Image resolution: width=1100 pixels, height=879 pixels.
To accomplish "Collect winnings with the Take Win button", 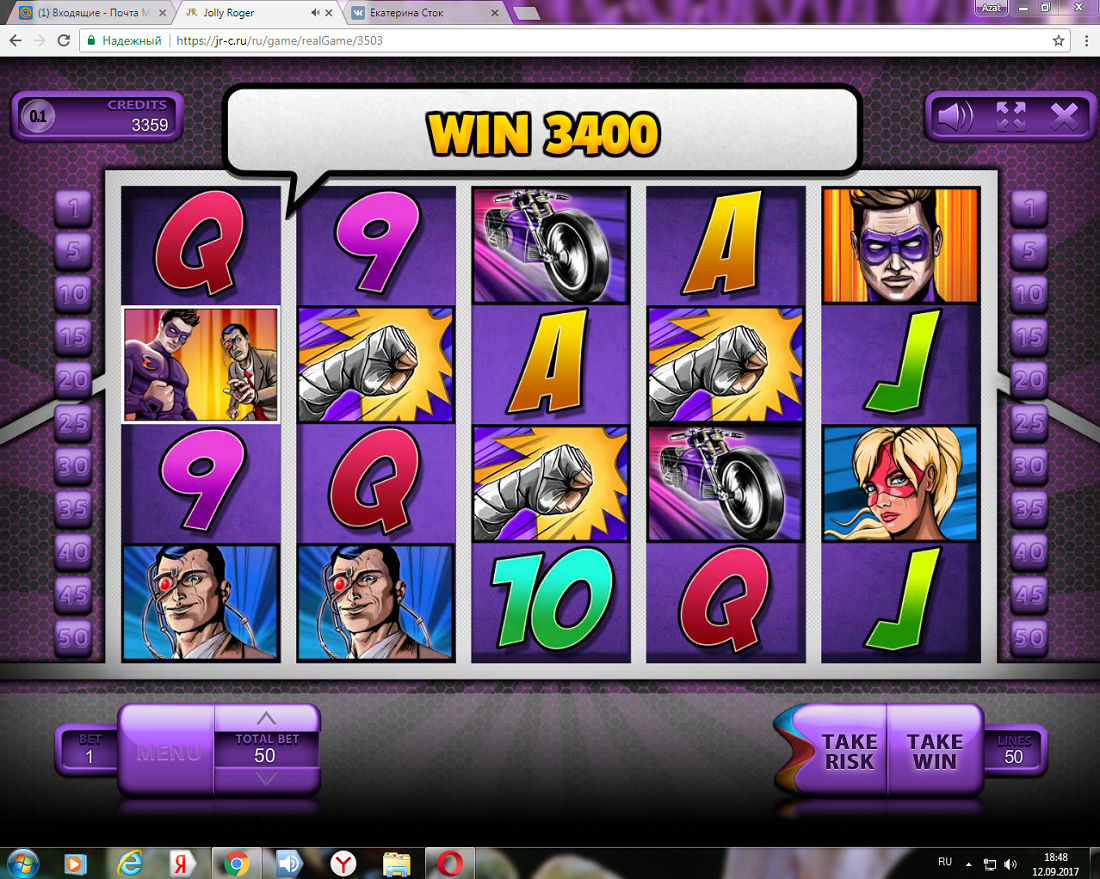I will tap(934, 751).
